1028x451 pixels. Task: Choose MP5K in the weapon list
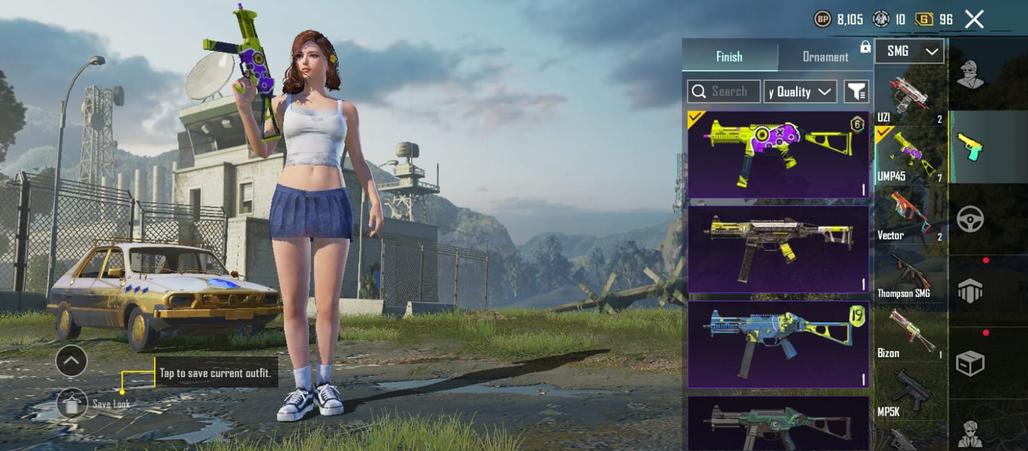[908, 392]
